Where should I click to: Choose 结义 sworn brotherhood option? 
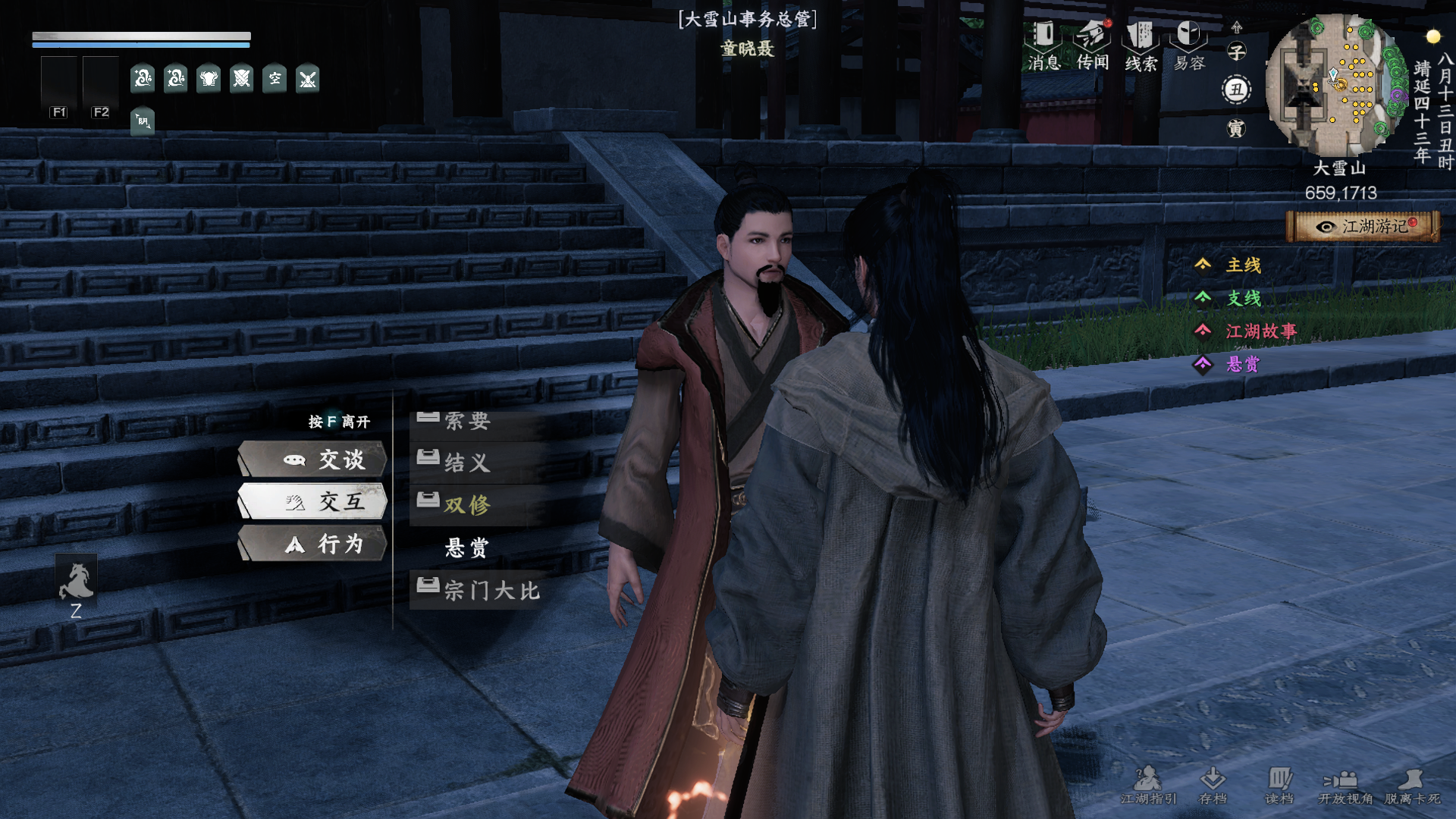(x=467, y=462)
